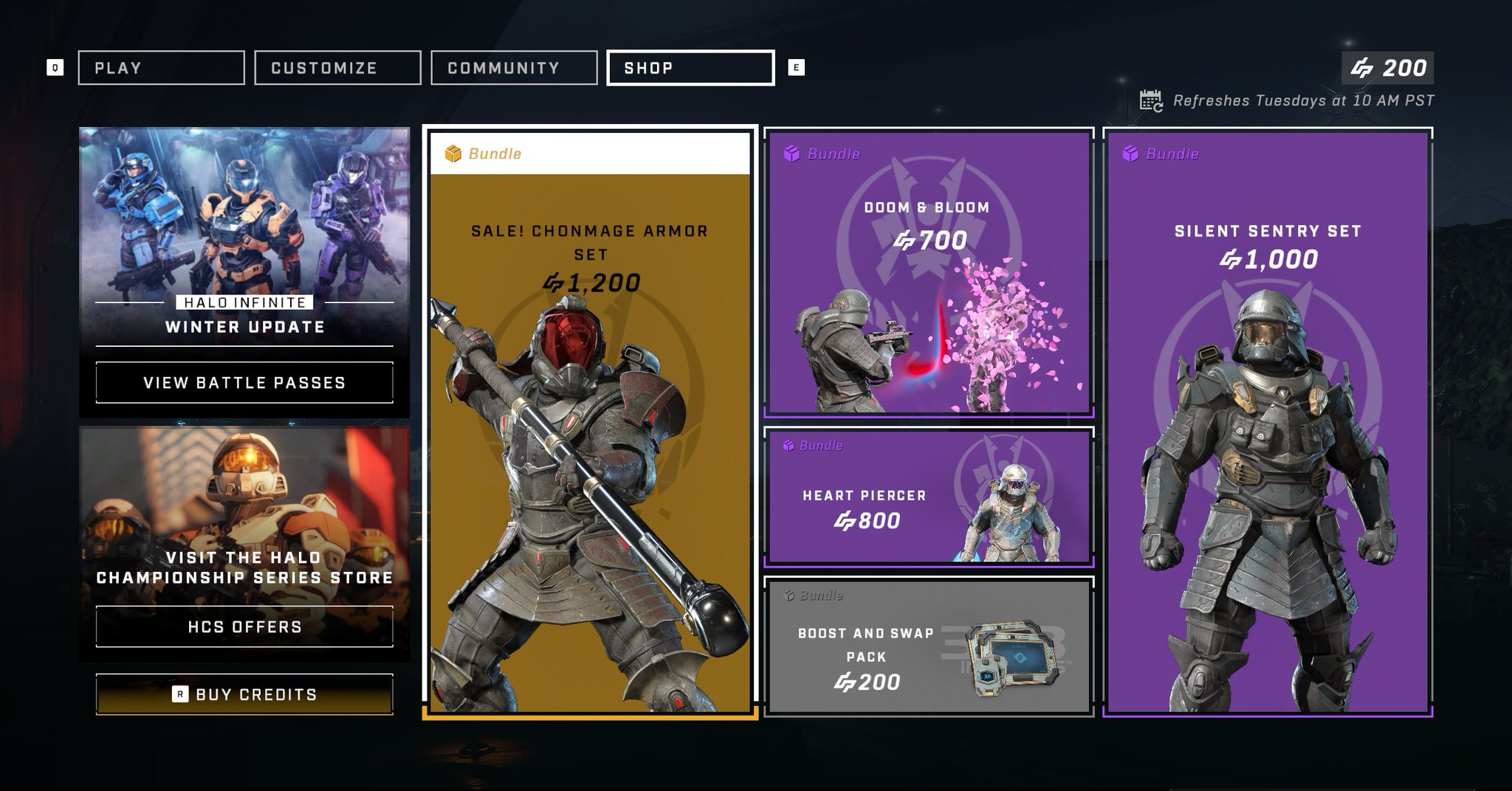Viewport: 1512px width, 791px height.
Task: Click the credit glyph next to 700 on Doom & Bloom
Action: point(904,240)
